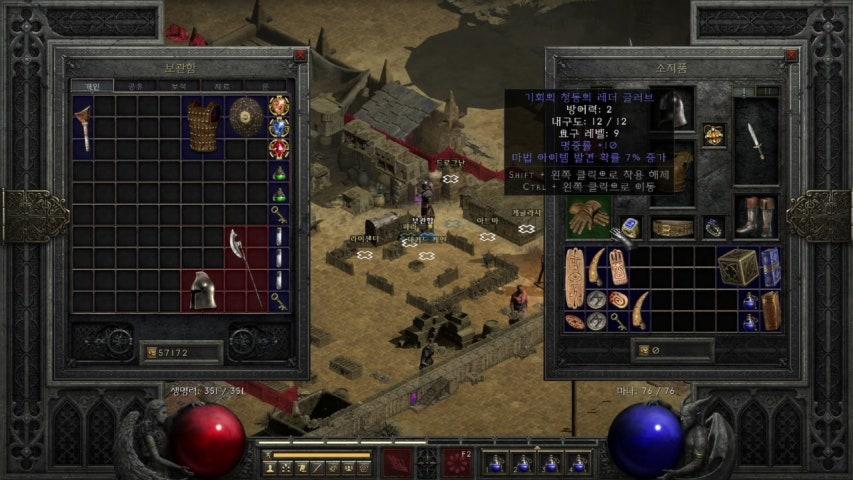Screen dimensions: 853x480
Task: Open the stash gold withdraw button
Action: click(x=152, y=352)
